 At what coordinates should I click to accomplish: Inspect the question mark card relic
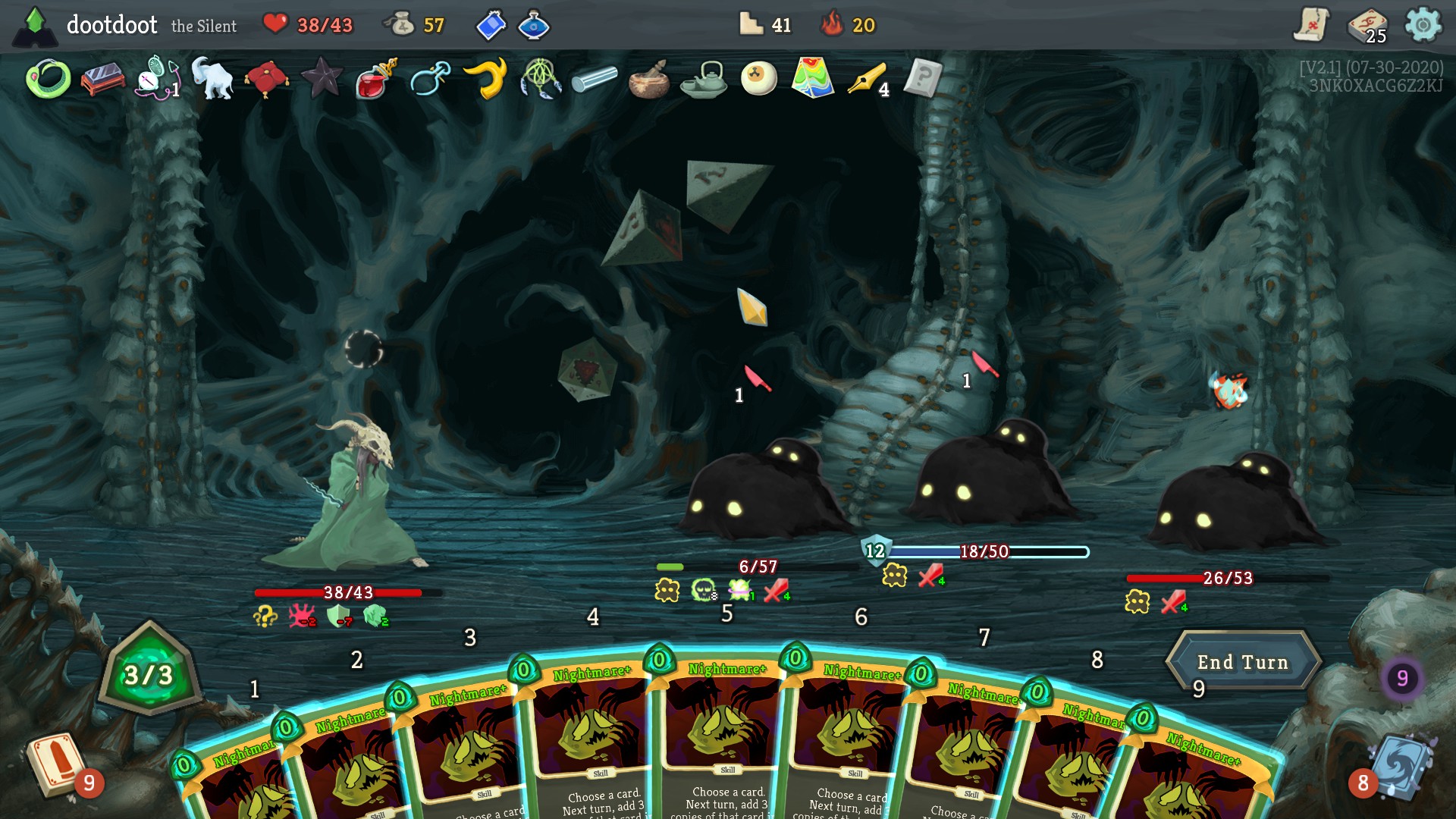[923, 78]
